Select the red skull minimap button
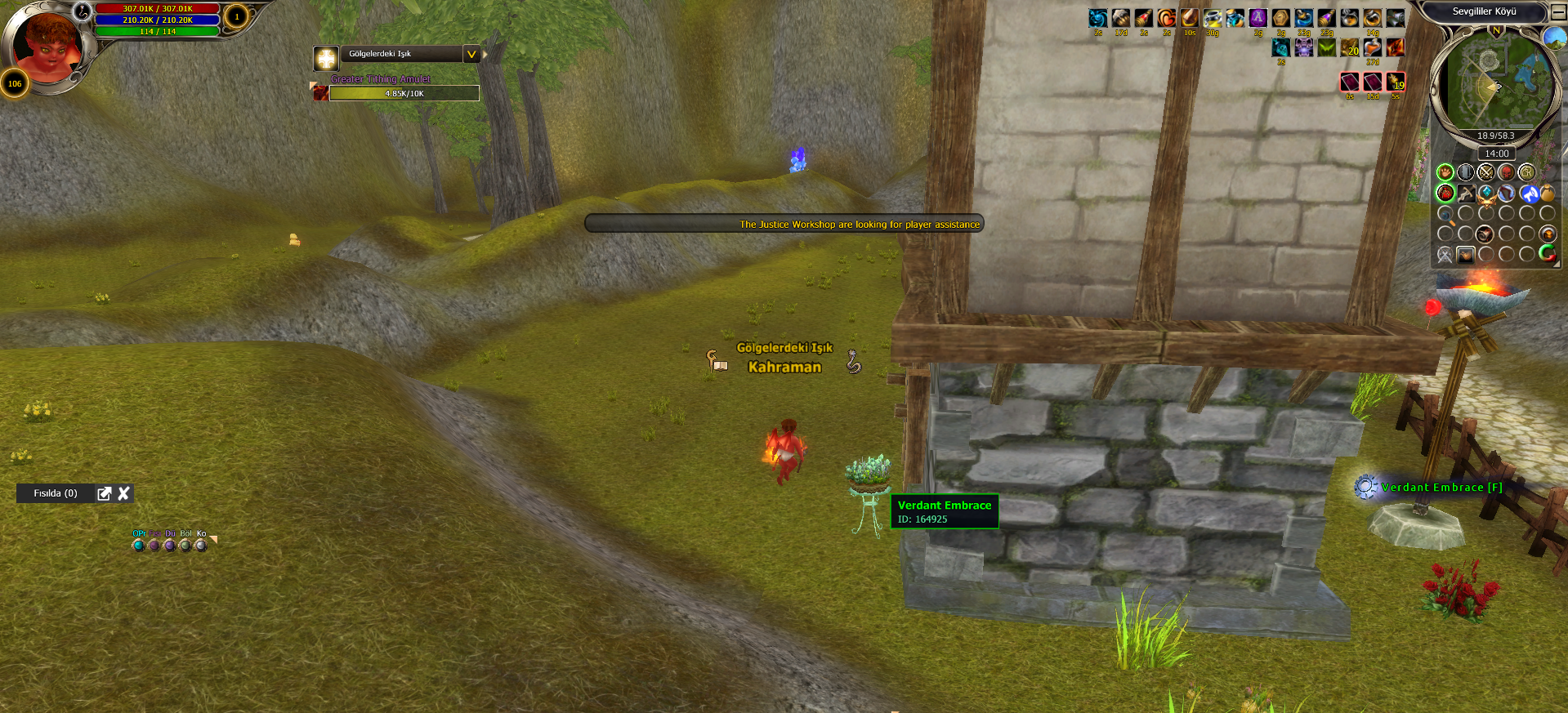Viewport: 1568px width, 713px height. click(x=1506, y=172)
